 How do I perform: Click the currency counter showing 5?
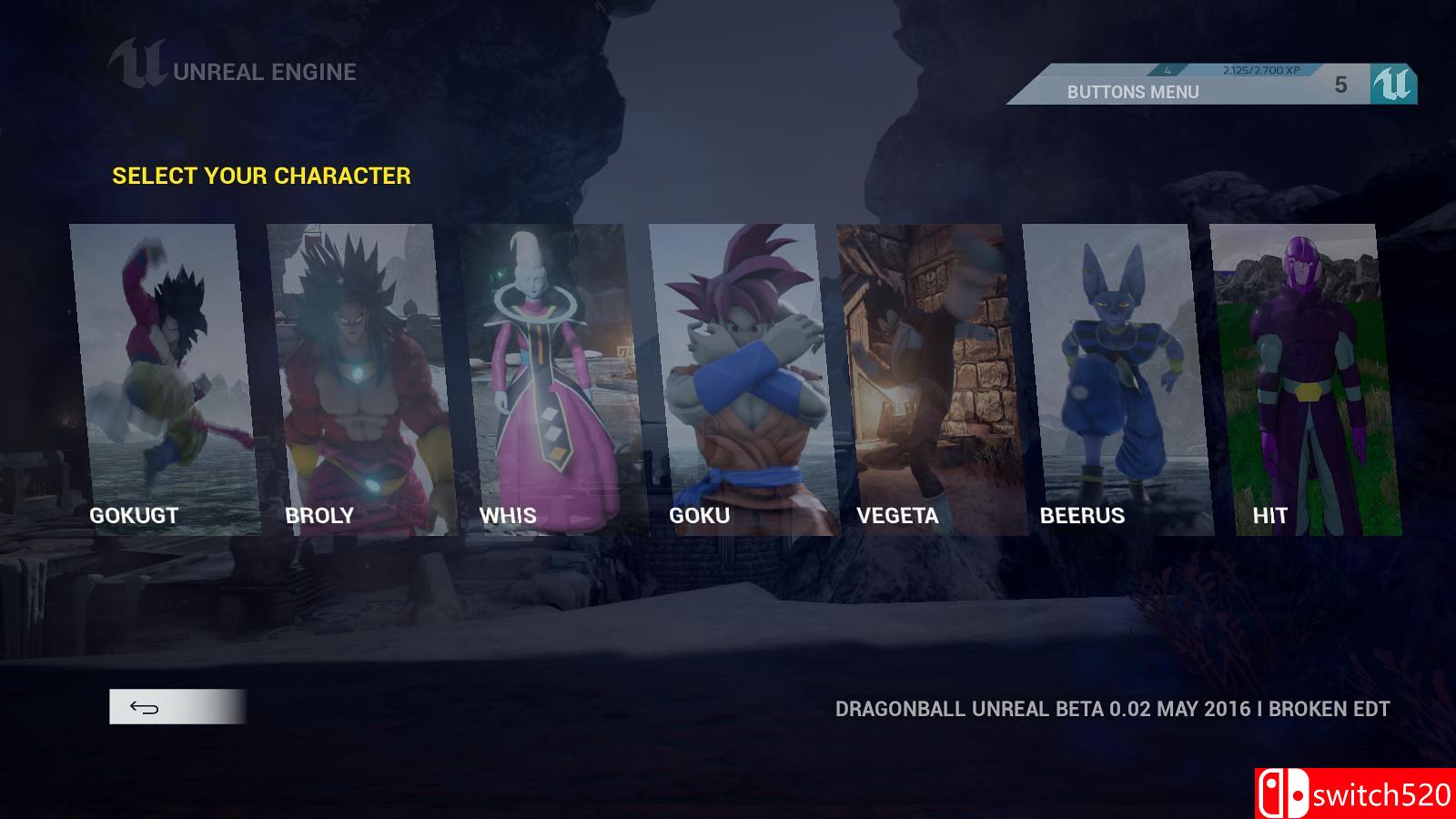[1340, 86]
